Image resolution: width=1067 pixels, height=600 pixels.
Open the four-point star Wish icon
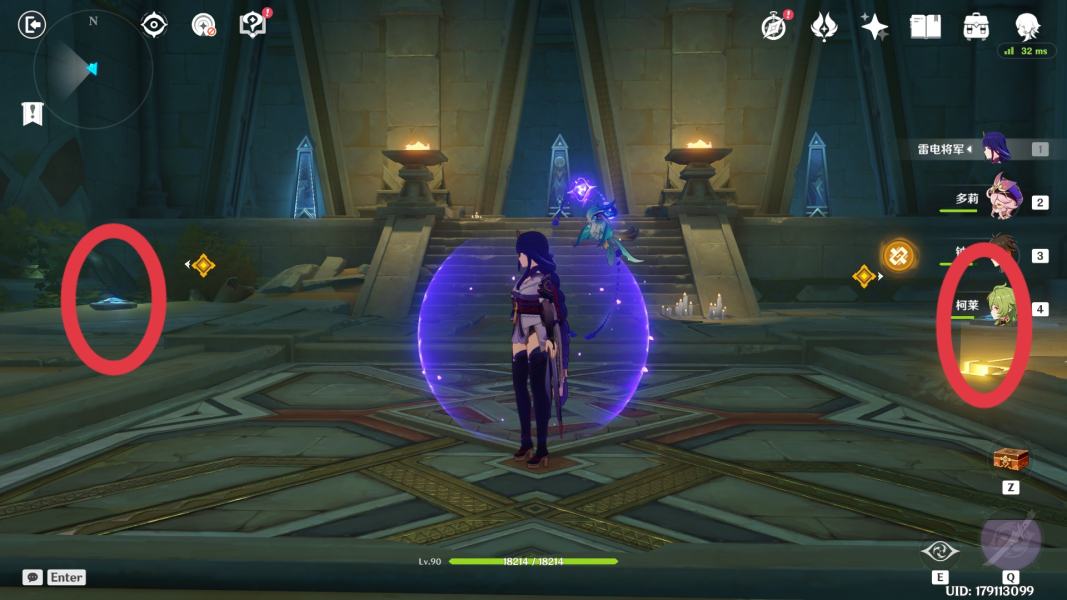coord(875,27)
